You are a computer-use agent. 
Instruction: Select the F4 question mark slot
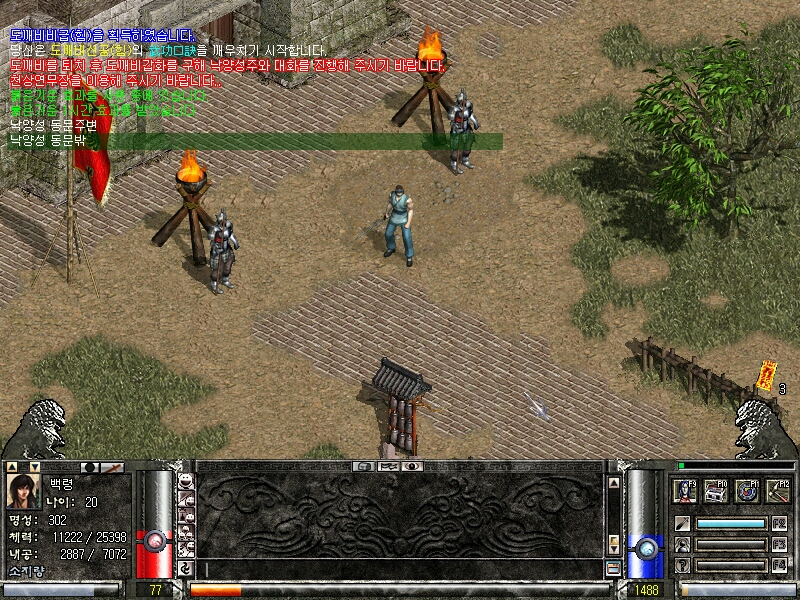(x=682, y=565)
